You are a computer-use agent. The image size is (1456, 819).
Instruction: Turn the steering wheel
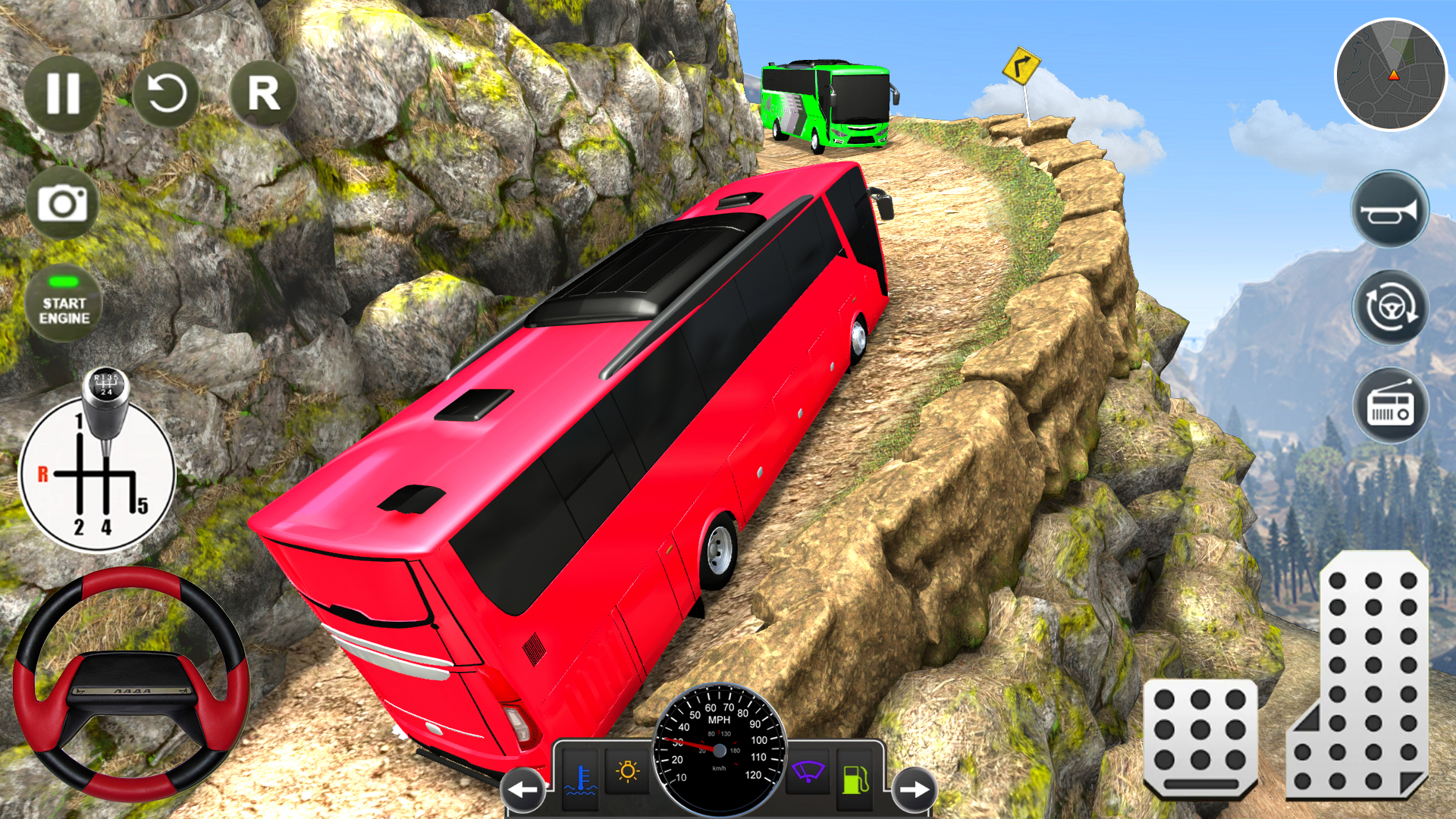pyautogui.click(x=133, y=690)
